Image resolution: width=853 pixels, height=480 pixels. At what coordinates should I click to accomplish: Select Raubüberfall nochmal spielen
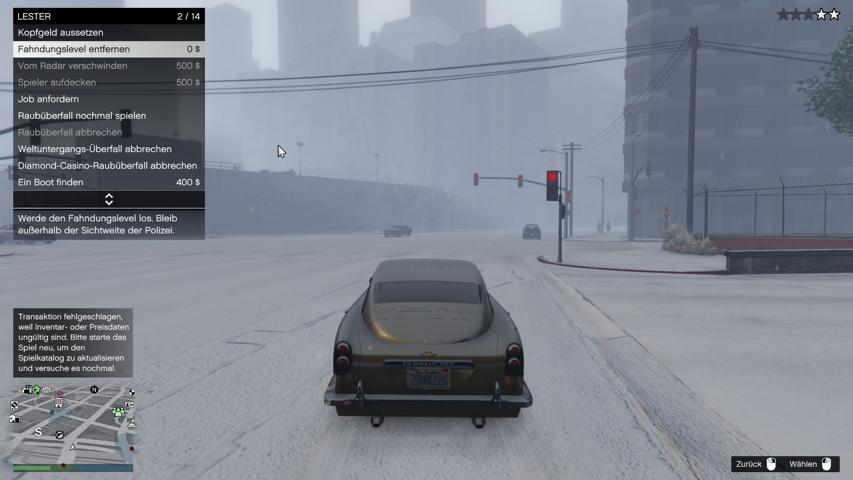pyautogui.click(x=108, y=116)
